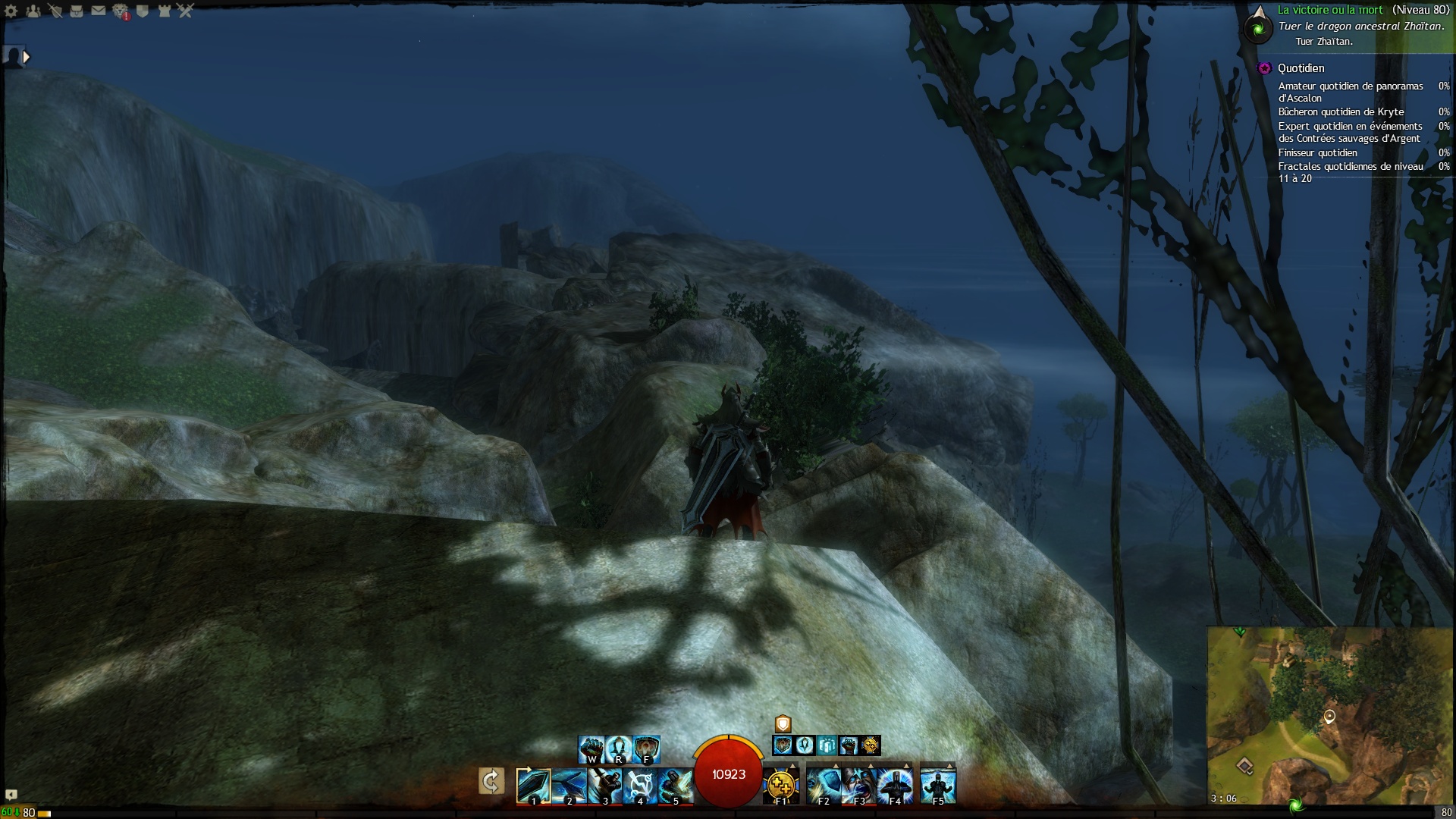Screen dimensions: 1456x819
Task: Open the inventory bag icon
Action: click(x=77, y=11)
